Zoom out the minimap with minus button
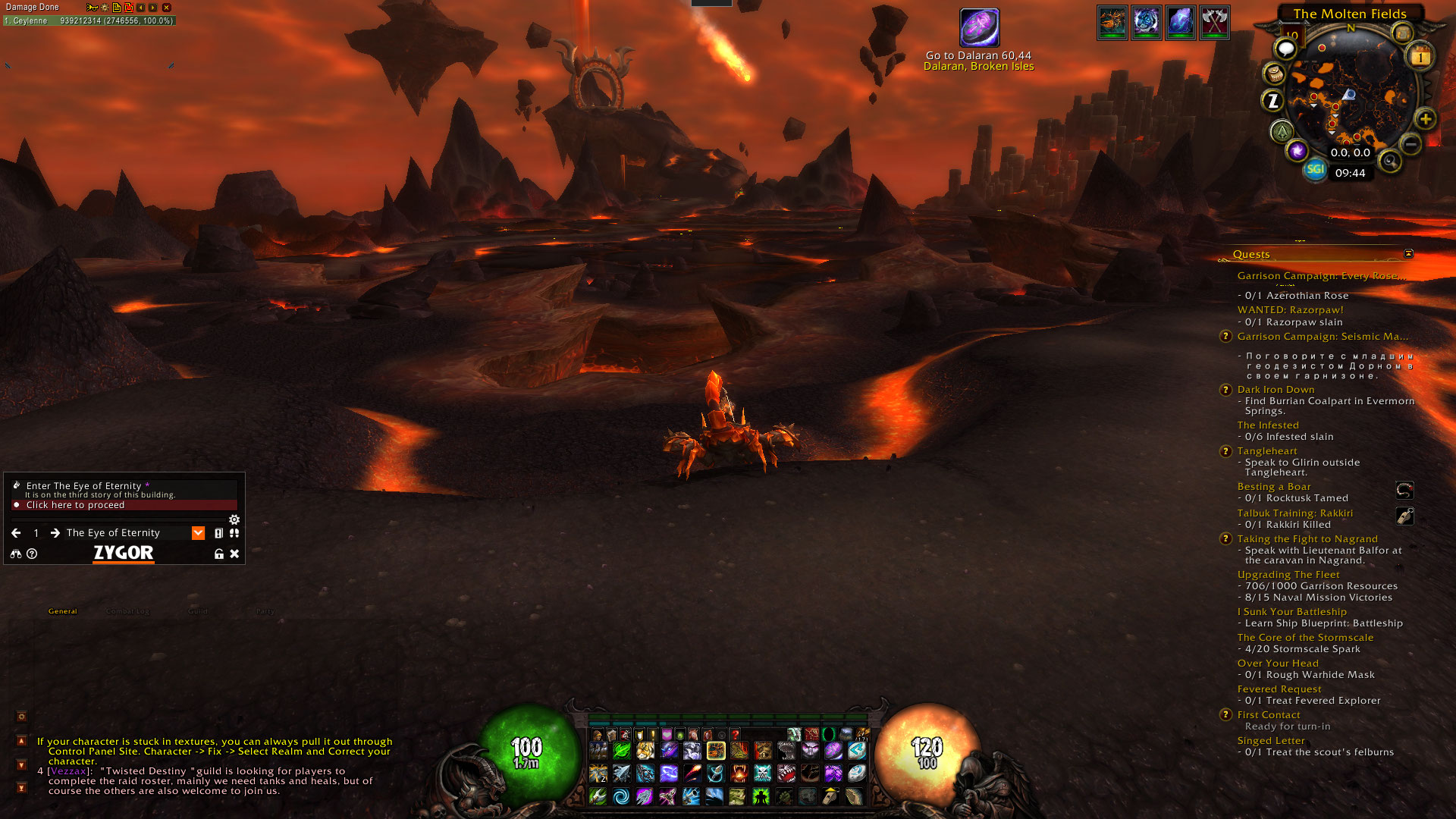 [1410, 143]
